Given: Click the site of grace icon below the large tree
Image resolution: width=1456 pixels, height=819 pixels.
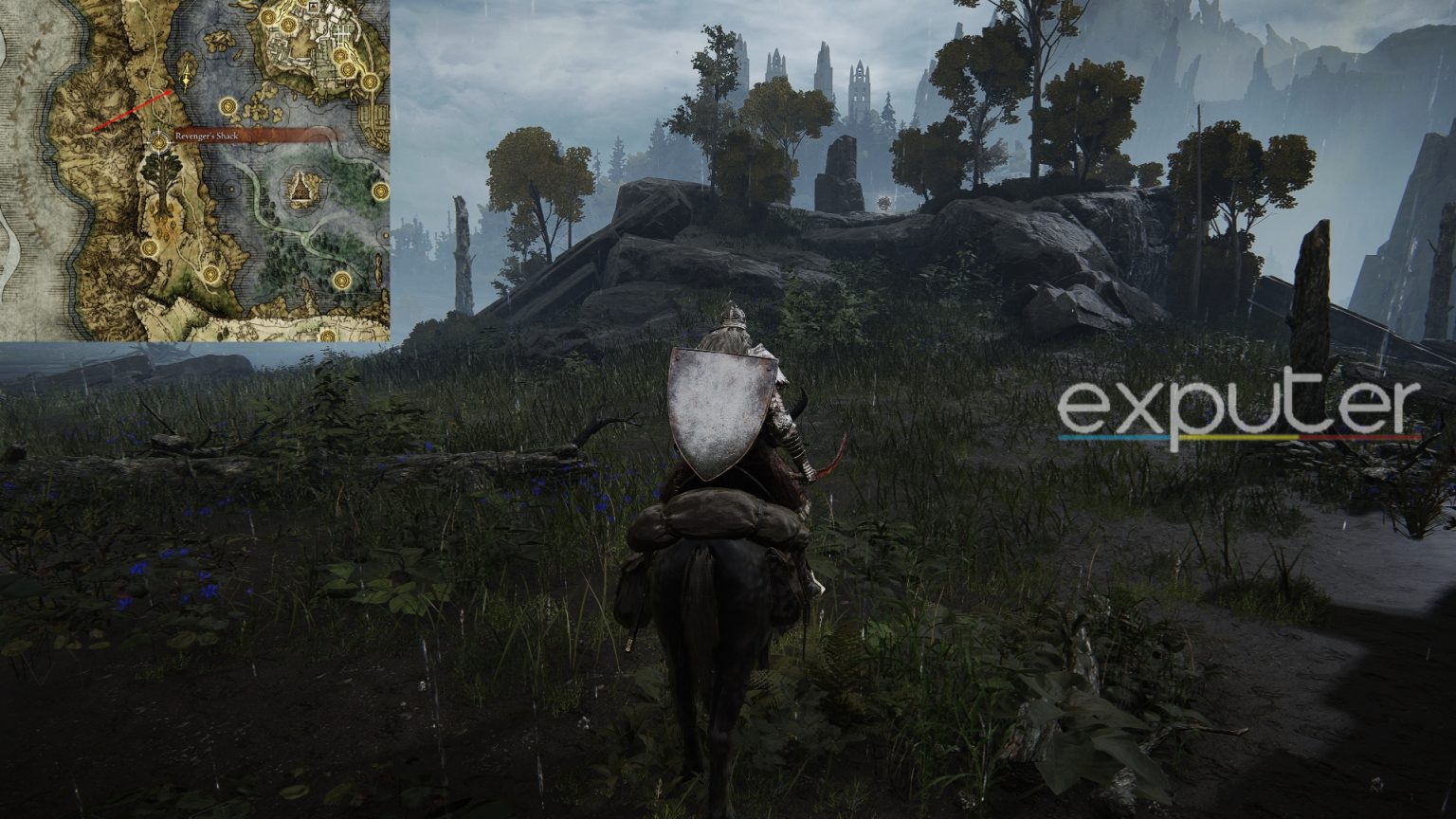Looking at the screenshot, I should coord(151,248).
